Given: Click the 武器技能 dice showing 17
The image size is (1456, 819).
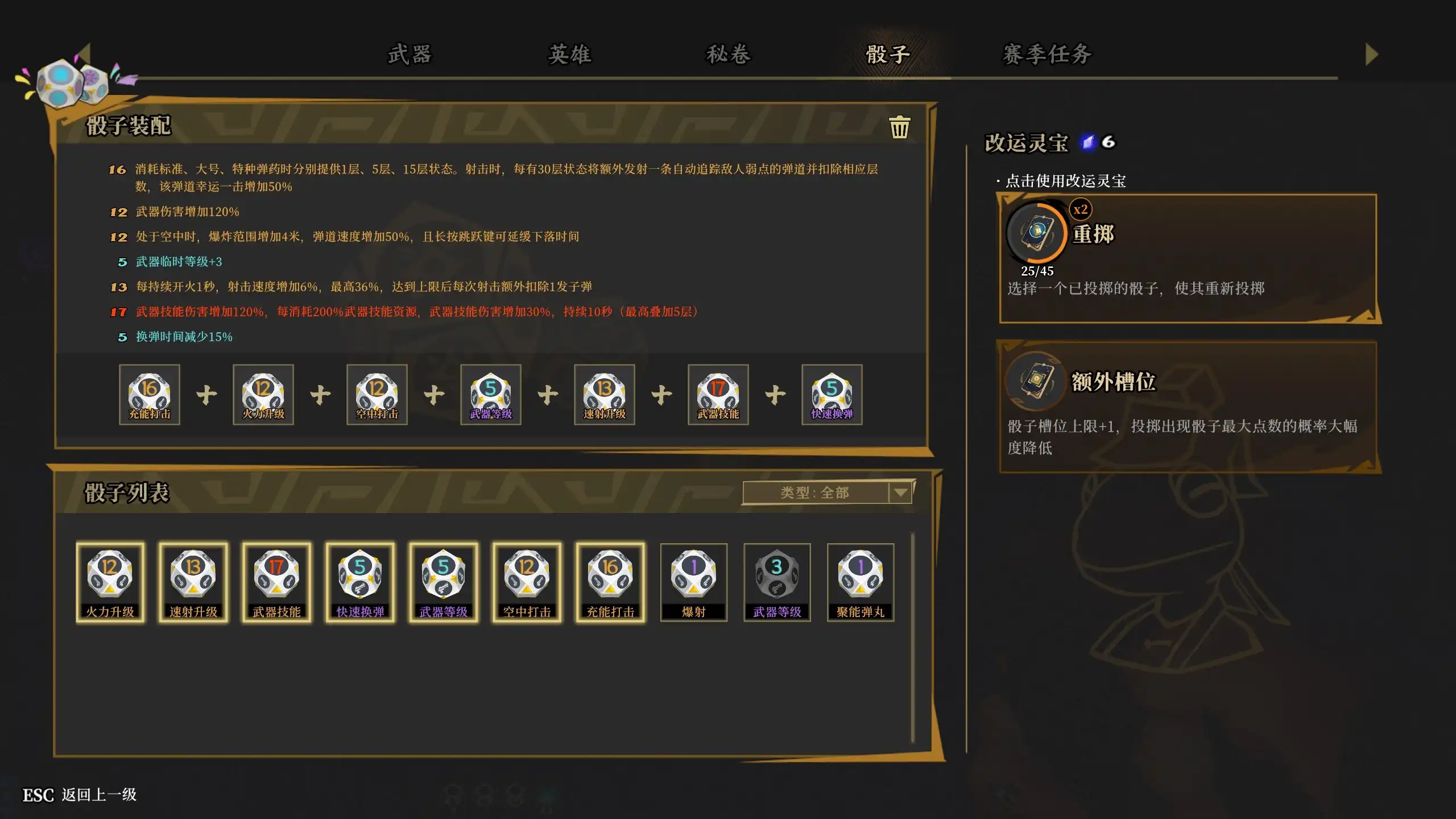Looking at the screenshot, I should [277, 581].
